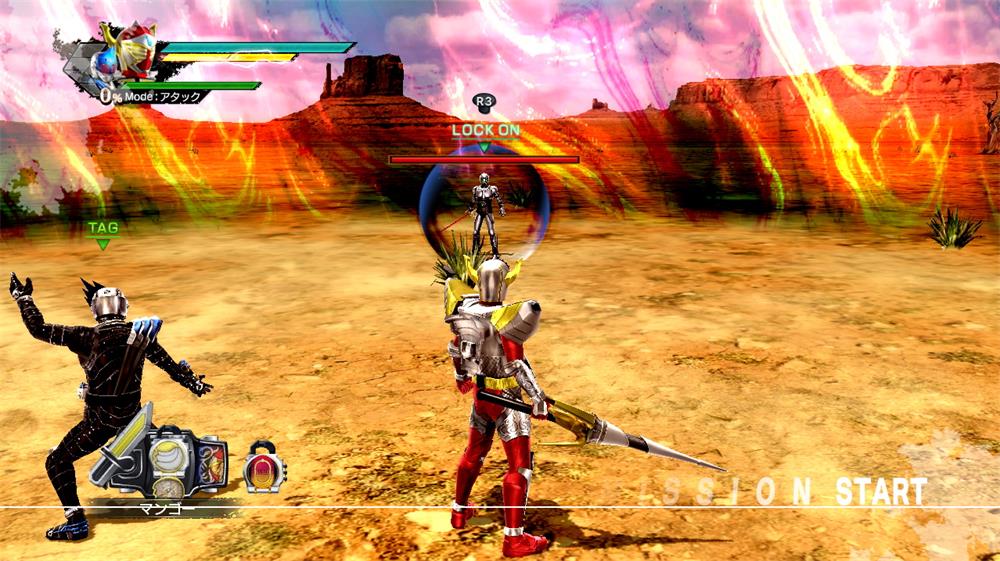The width and height of the screenshot is (1000, 561).
Task: Click the green TAG partner marker
Action: [x=102, y=232]
